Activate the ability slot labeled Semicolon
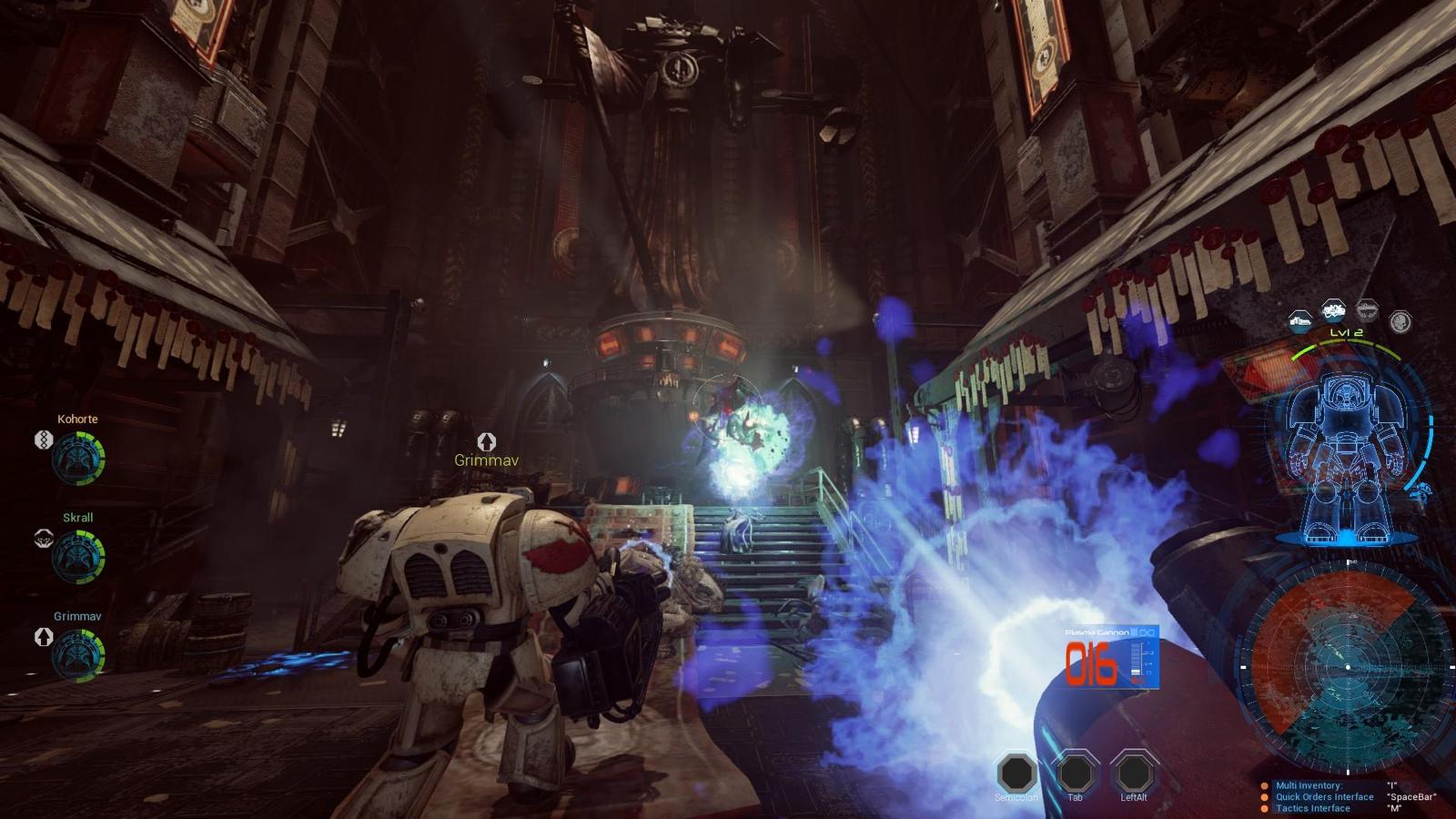Screen dimensions: 1456x819 pyautogui.click(x=1016, y=773)
